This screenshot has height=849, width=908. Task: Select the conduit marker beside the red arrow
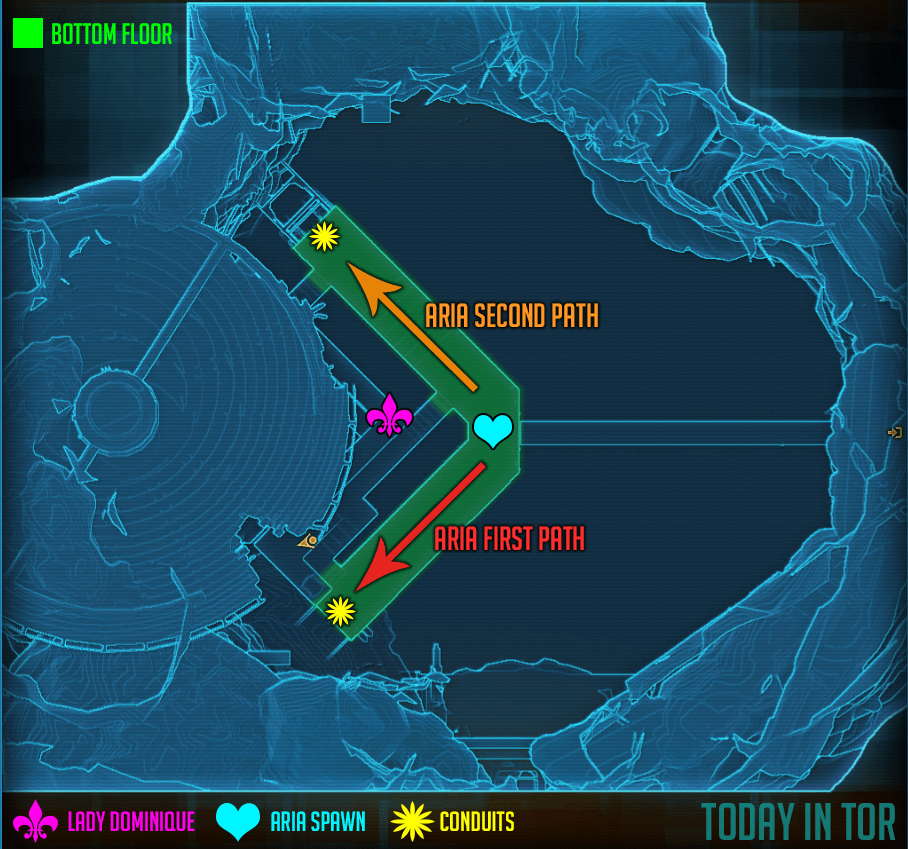[x=340, y=609]
